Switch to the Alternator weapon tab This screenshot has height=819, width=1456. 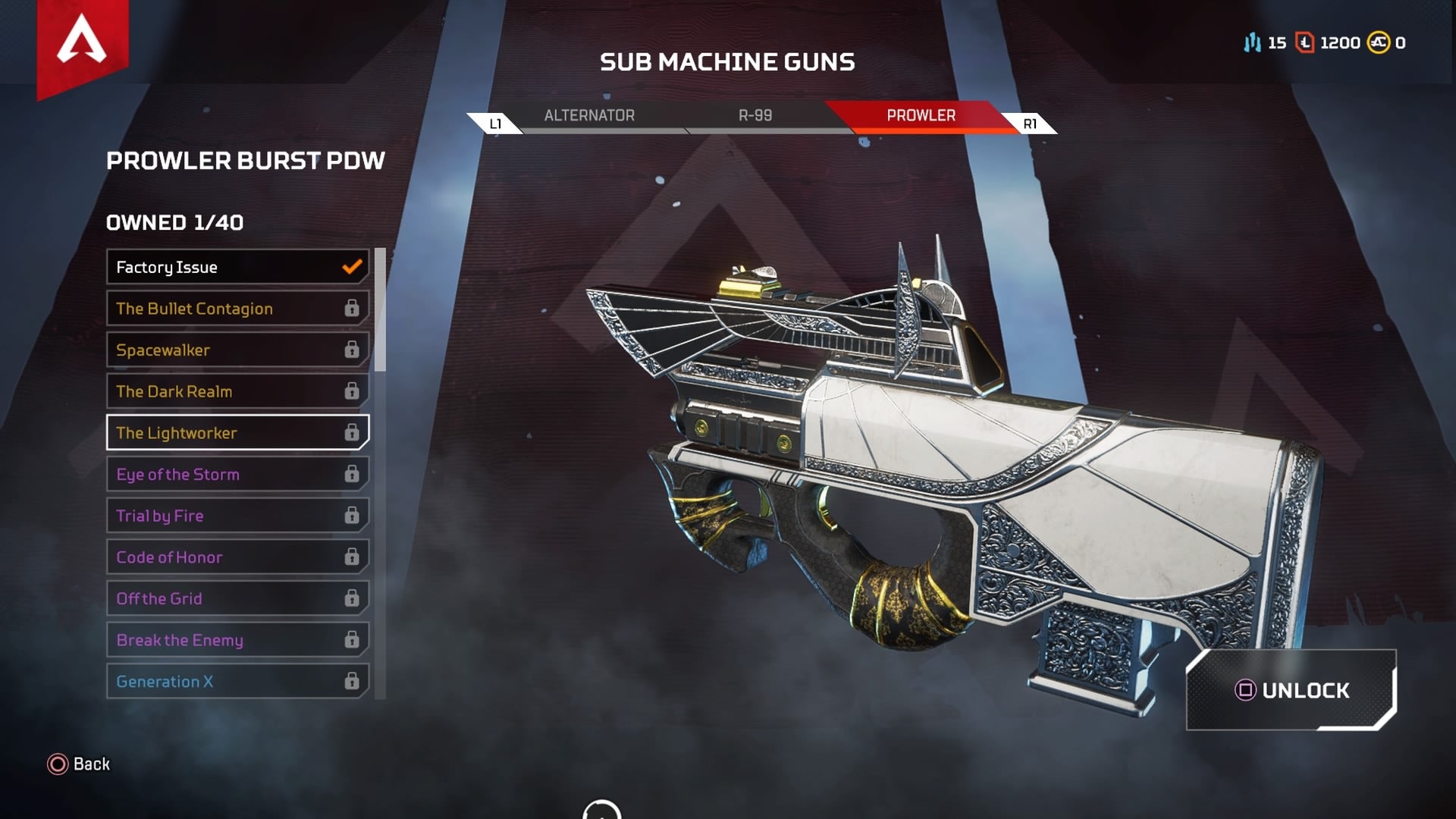(589, 116)
